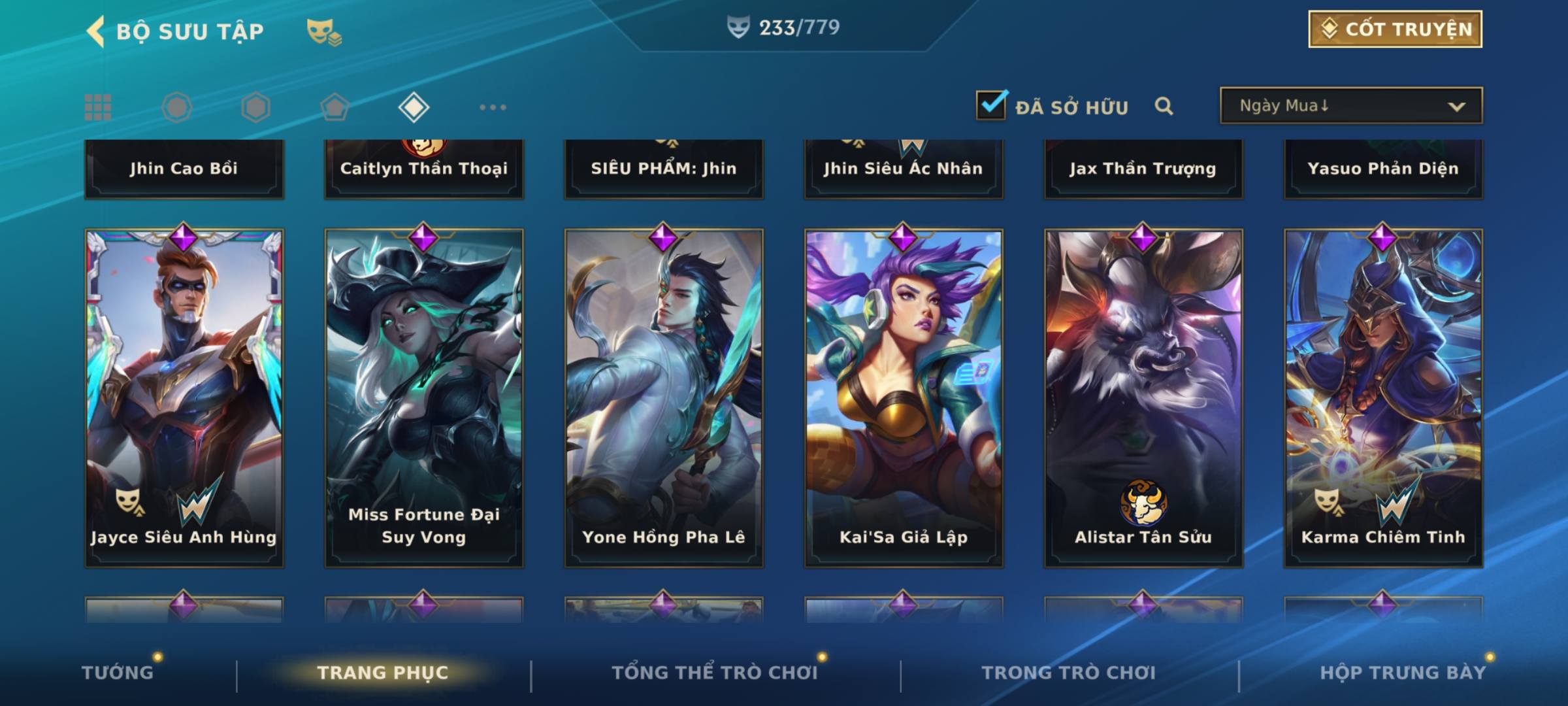Switch to the Tướng tab

click(x=118, y=673)
